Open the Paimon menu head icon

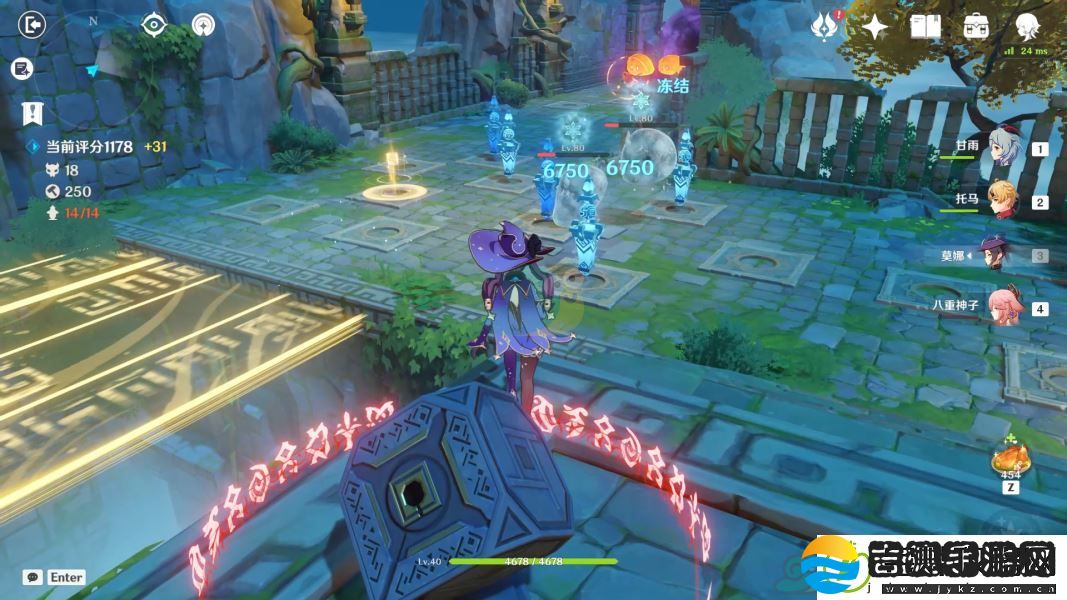pos(1027,25)
